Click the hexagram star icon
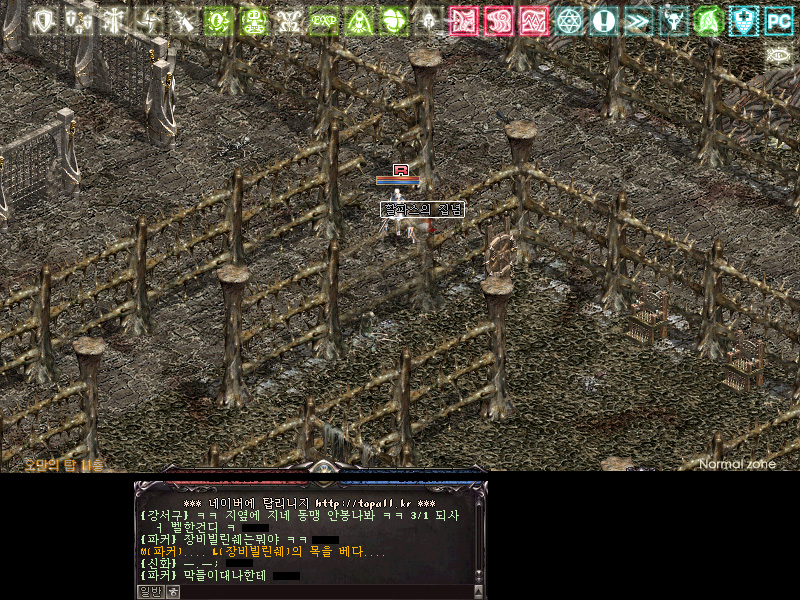The height and width of the screenshot is (600, 800). [569, 20]
